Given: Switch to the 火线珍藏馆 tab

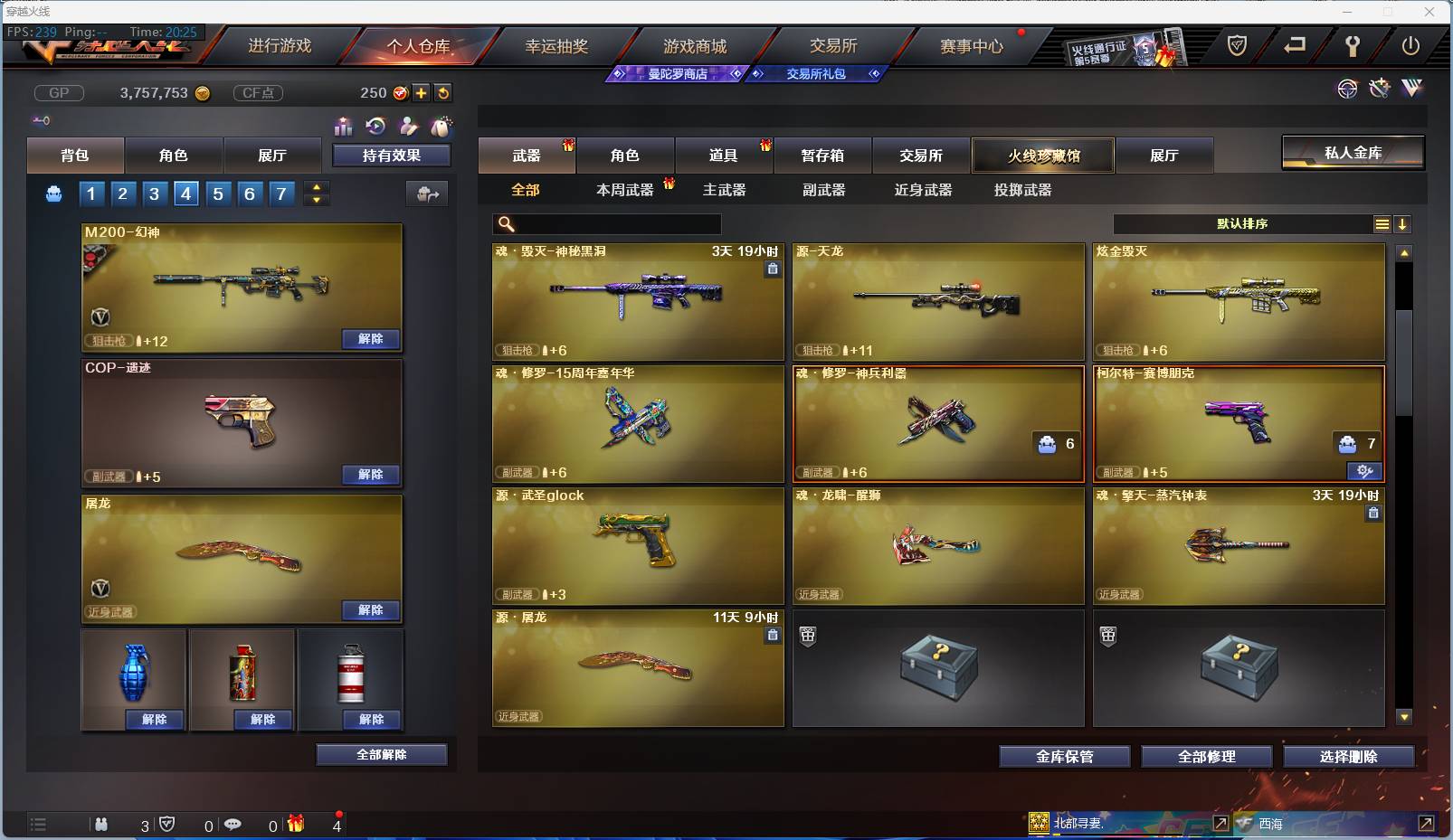Looking at the screenshot, I should click(1044, 155).
